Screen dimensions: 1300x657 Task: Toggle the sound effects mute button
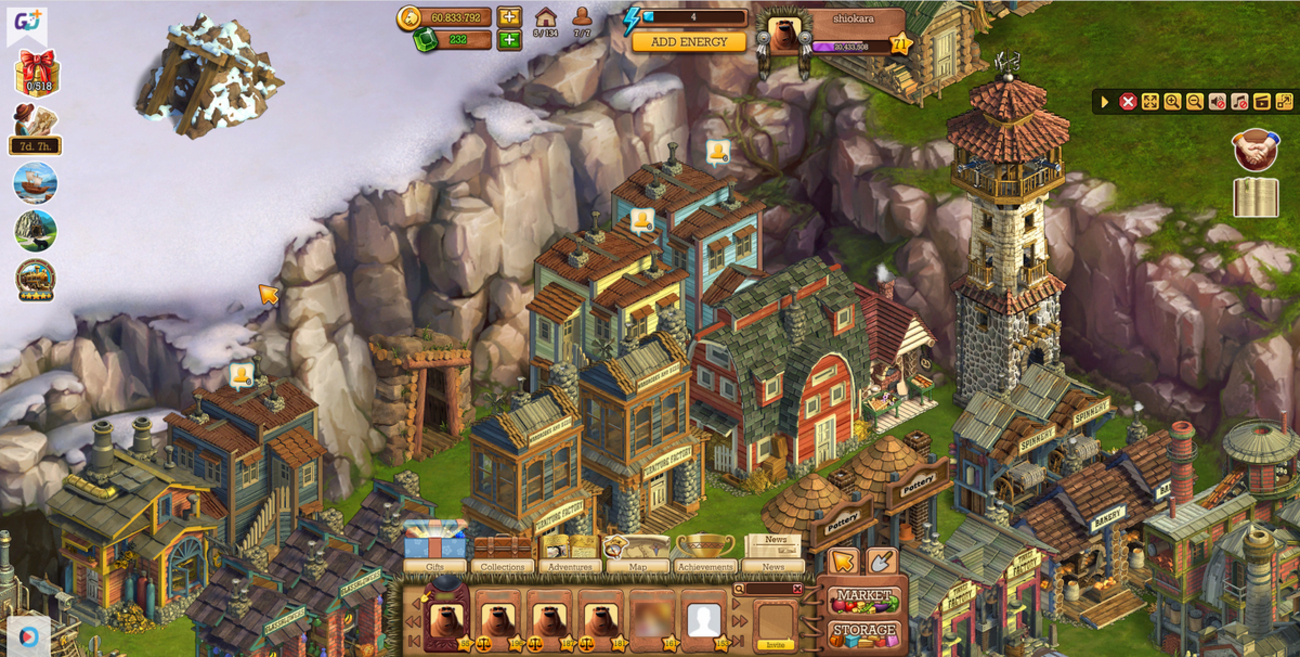[x=1217, y=101]
